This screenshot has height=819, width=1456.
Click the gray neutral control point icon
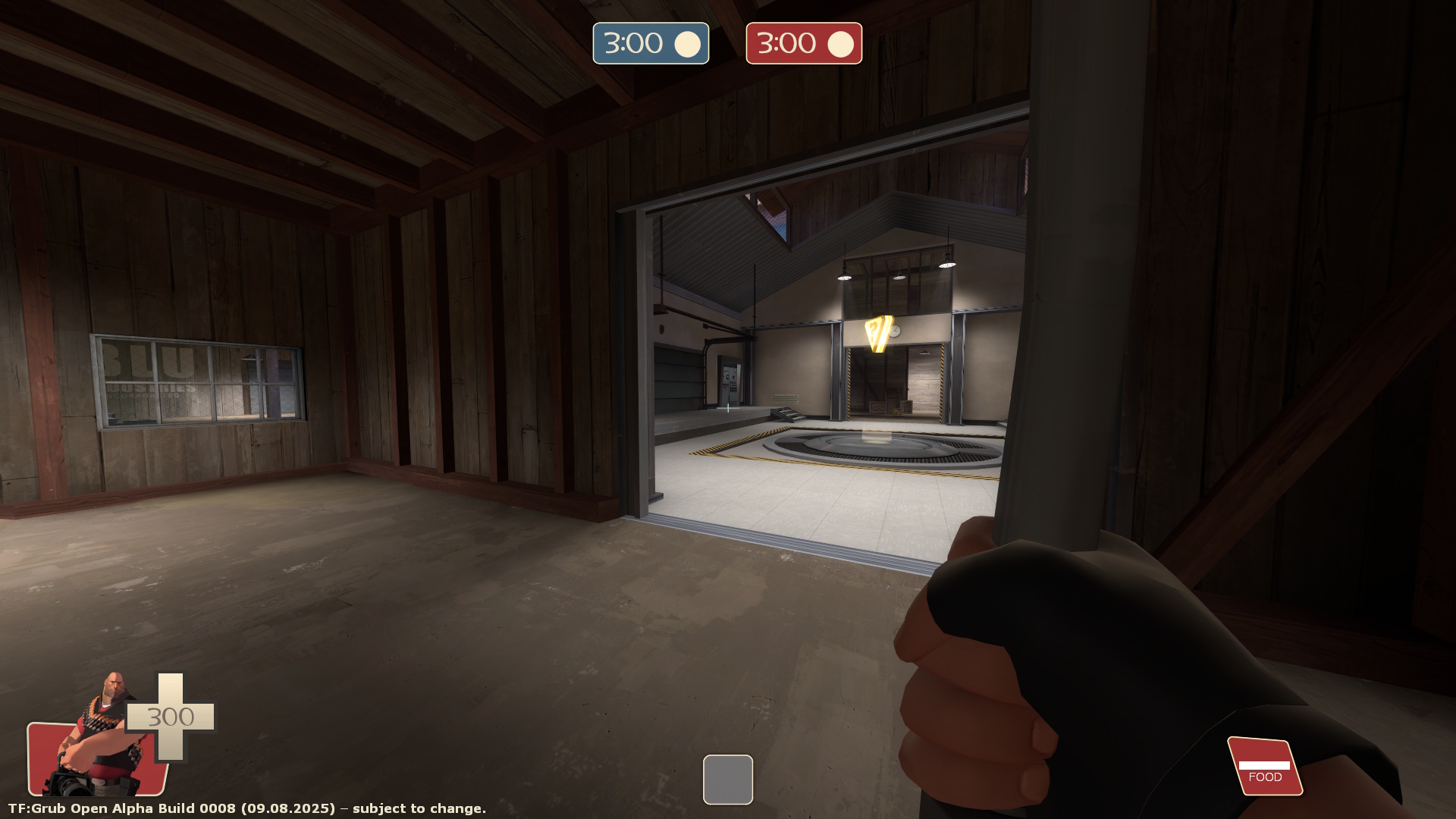[727, 779]
